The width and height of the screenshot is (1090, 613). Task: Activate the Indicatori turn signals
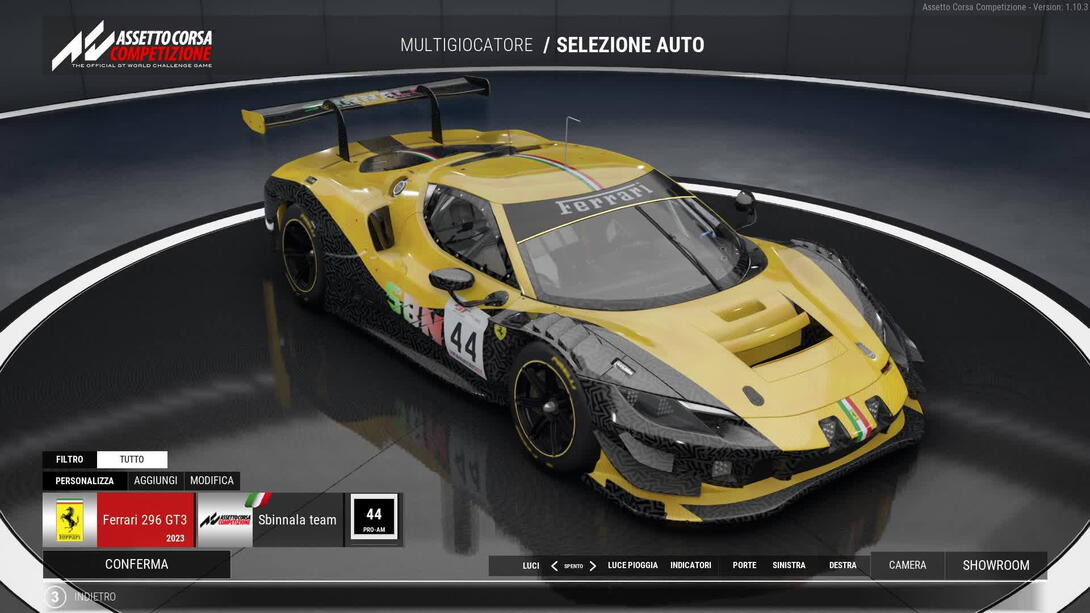[691, 566]
